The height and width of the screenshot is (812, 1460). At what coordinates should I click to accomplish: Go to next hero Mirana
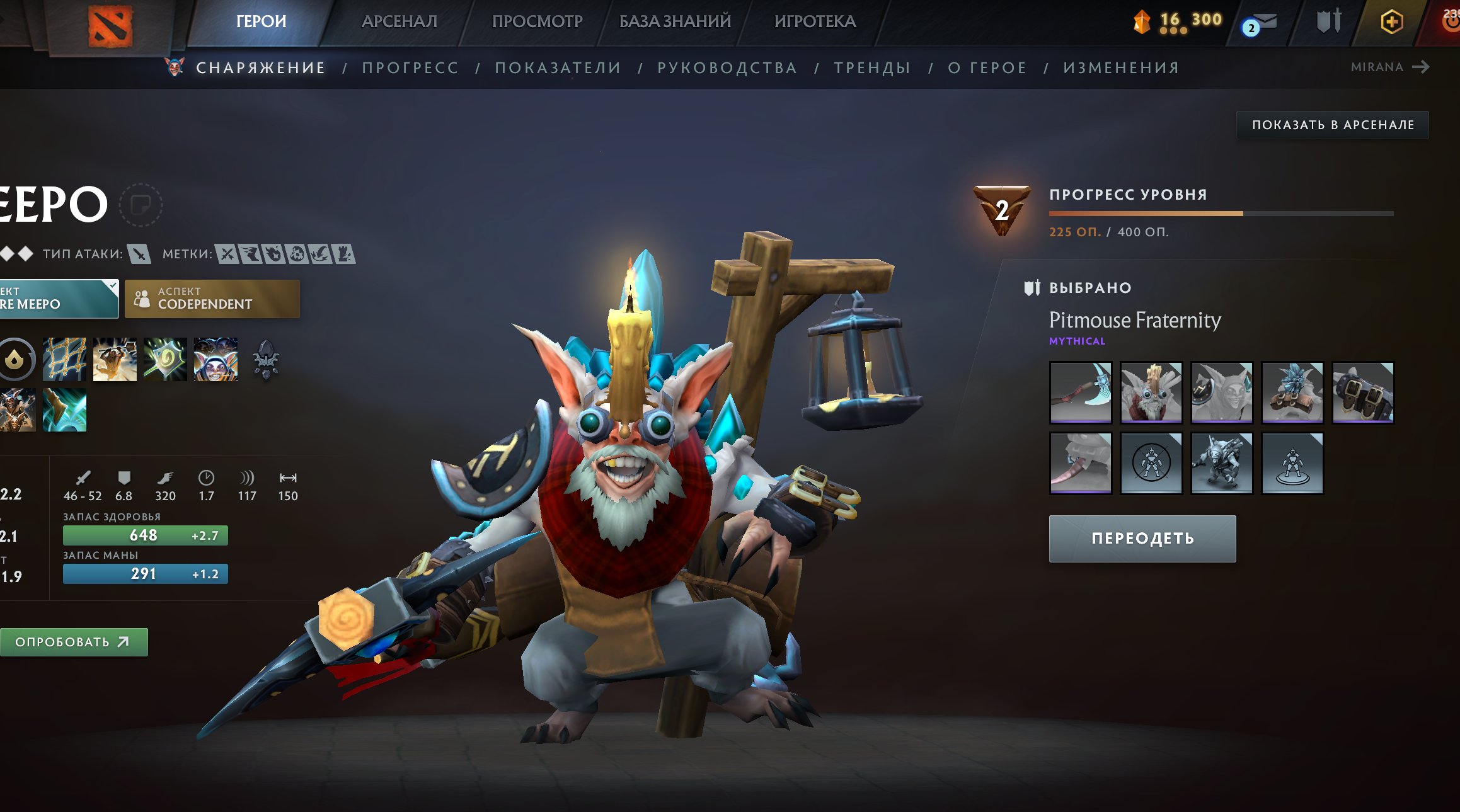(1389, 67)
